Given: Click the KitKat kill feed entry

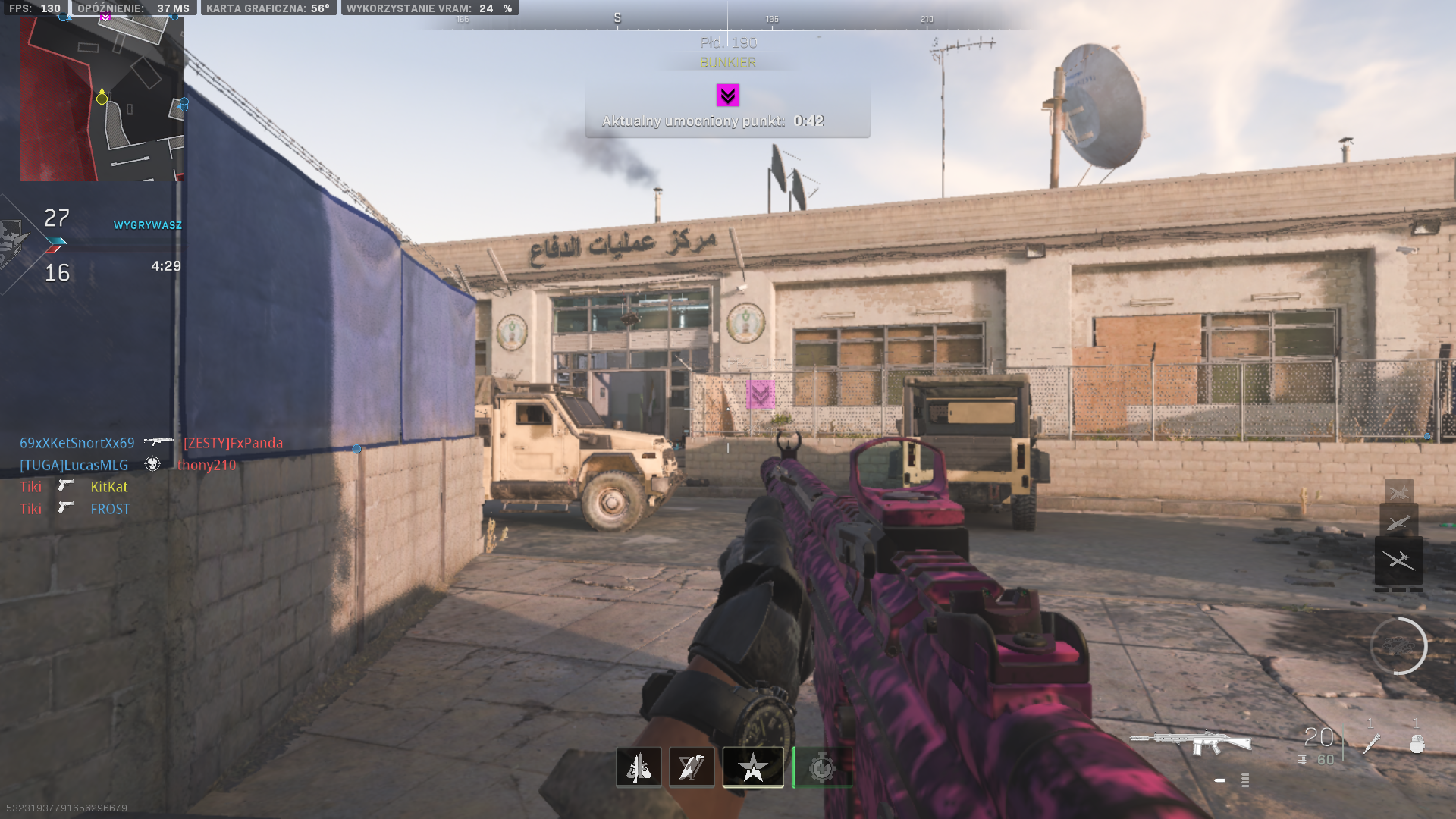Looking at the screenshot, I should 109,487.
